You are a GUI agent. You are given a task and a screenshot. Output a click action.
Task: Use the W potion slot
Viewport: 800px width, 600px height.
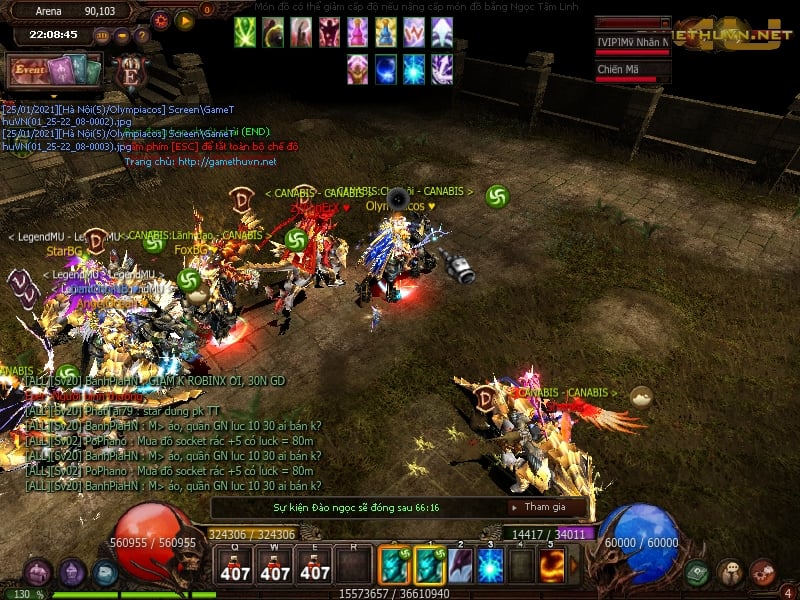coord(275,566)
